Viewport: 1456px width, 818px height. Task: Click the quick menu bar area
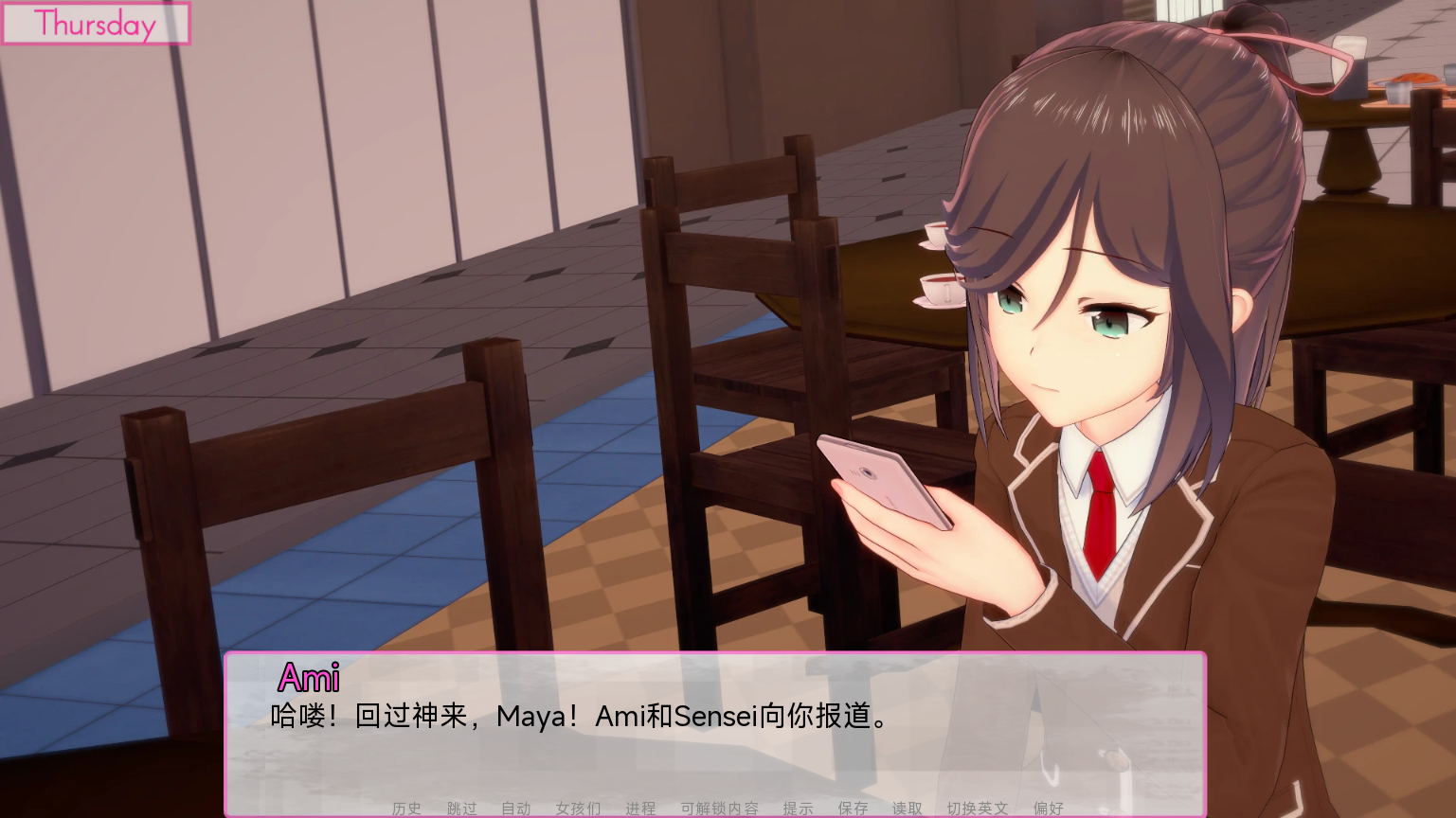point(728,808)
